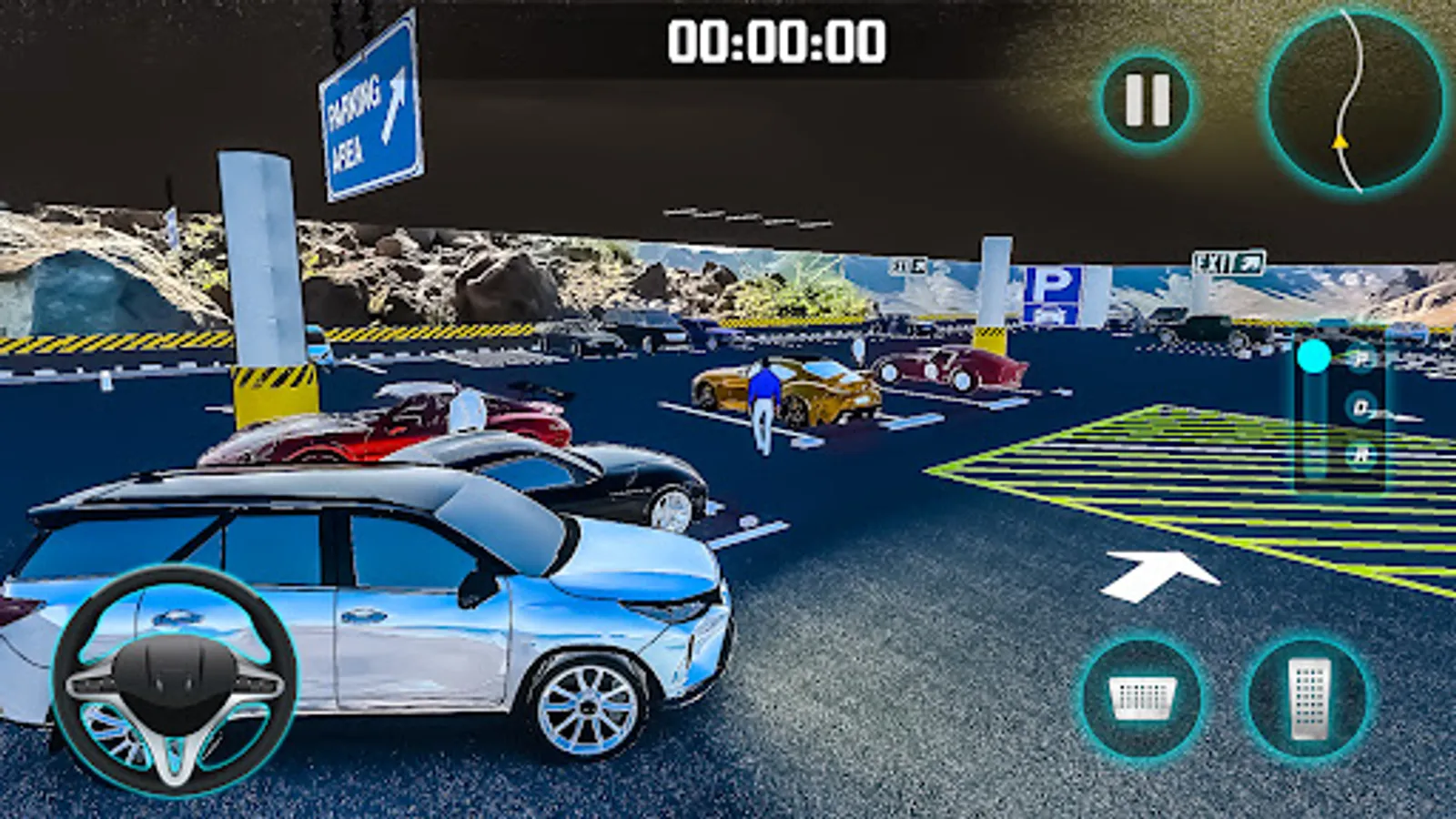Shift gear to P (park)
This screenshot has height=819, width=1456.
[1361, 359]
